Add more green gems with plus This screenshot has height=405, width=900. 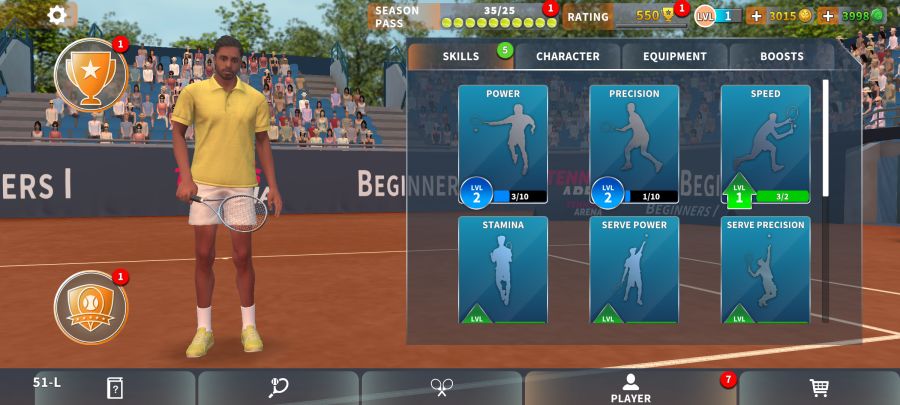tap(828, 16)
